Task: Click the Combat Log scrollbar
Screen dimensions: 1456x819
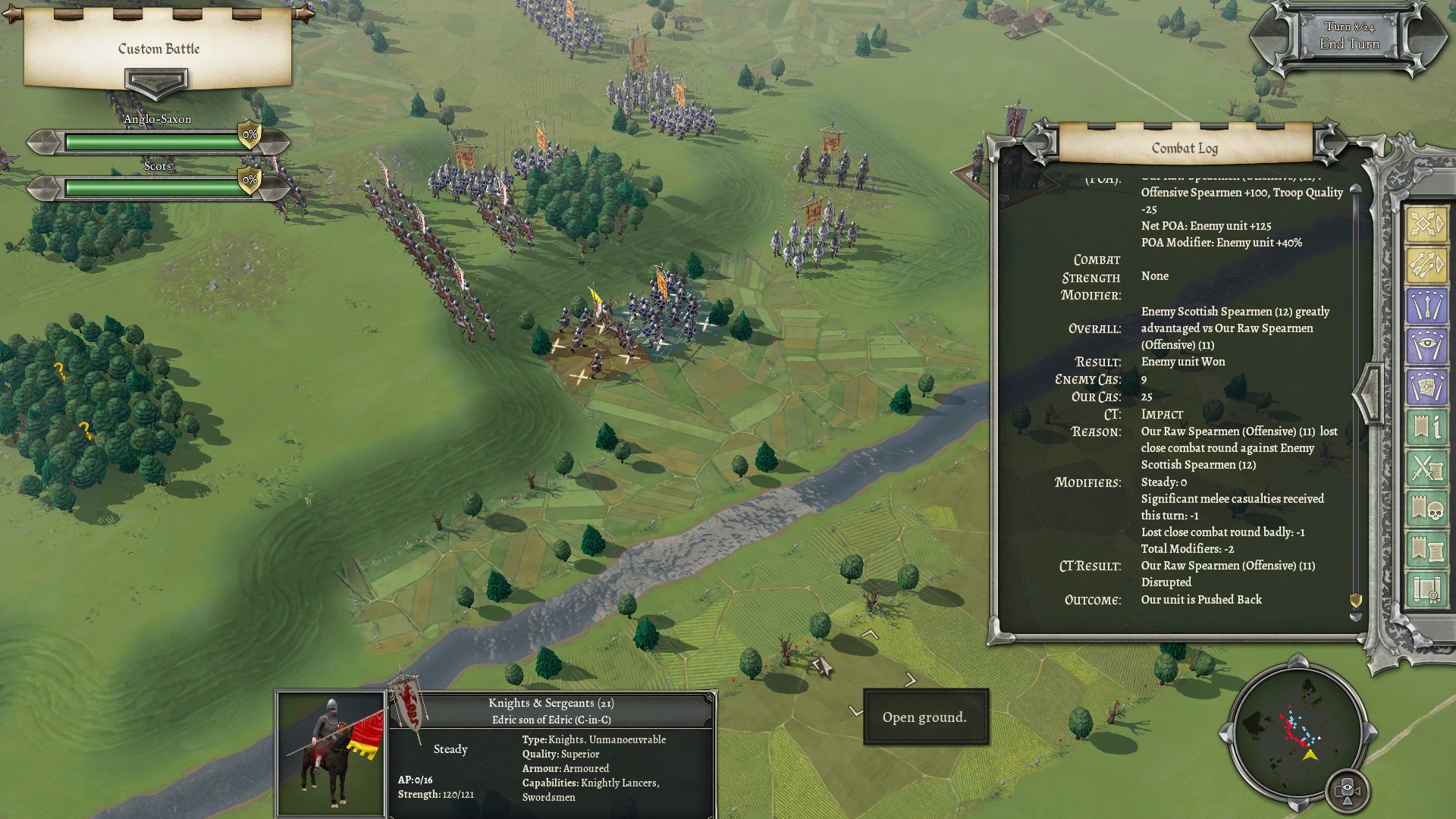Action: point(1356,394)
